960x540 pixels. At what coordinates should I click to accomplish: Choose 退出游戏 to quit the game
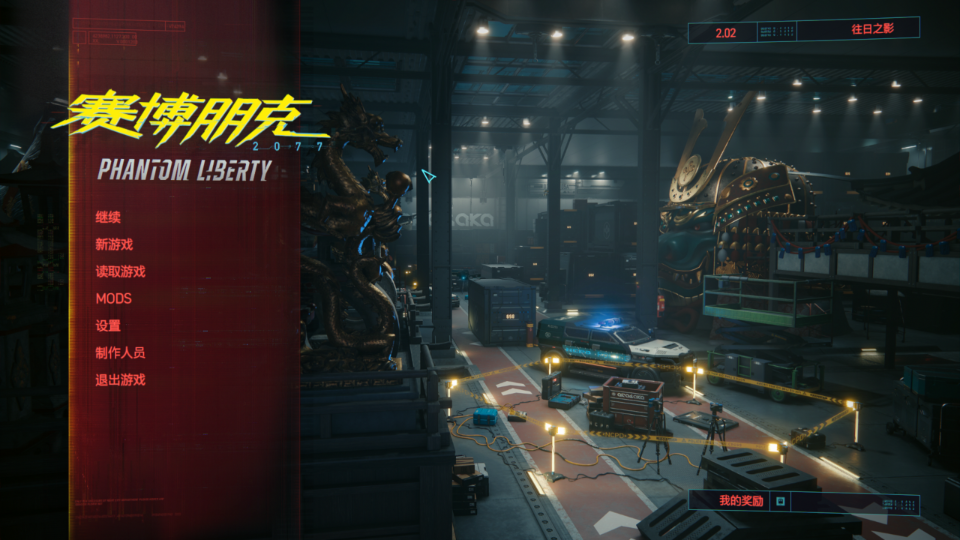coord(120,380)
